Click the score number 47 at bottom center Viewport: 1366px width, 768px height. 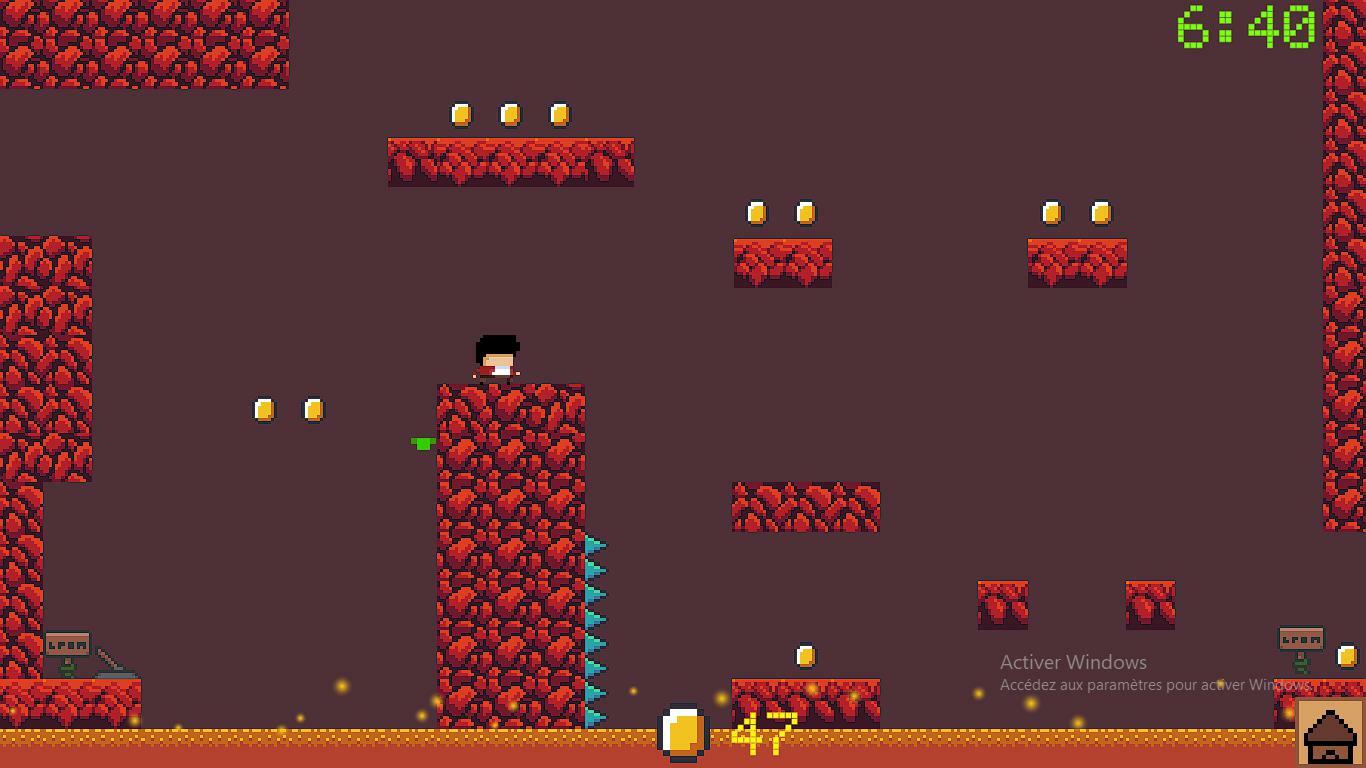point(764,733)
